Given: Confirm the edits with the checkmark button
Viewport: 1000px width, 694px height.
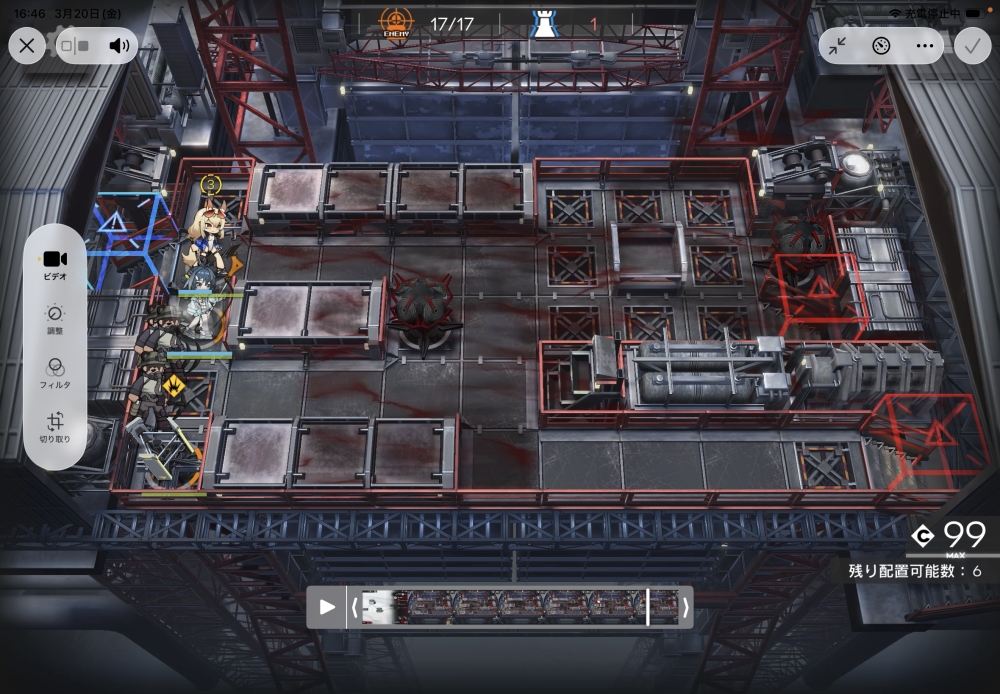Looking at the screenshot, I should click(x=972, y=45).
